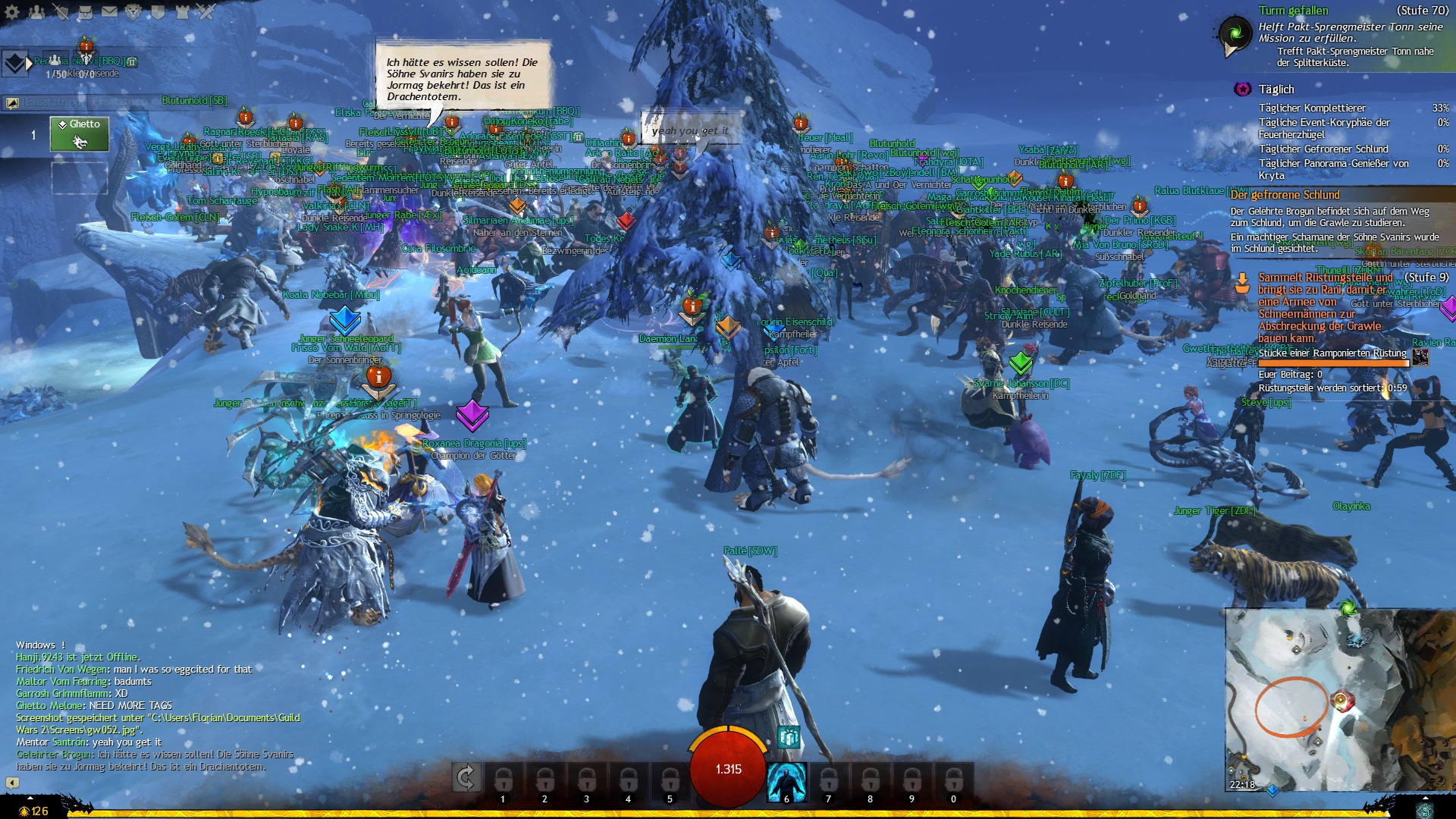Open the hero panel sword-and-shield icon
This screenshot has width=1456, height=819.
[x=61, y=12]
